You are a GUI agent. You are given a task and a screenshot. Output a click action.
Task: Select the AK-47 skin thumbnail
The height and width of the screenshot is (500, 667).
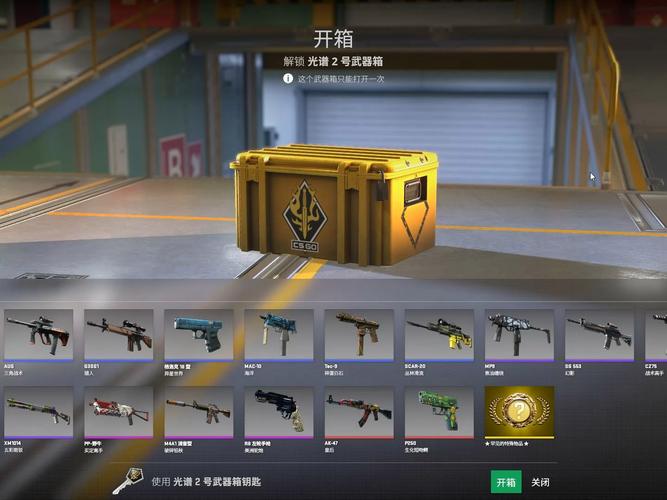358,411
